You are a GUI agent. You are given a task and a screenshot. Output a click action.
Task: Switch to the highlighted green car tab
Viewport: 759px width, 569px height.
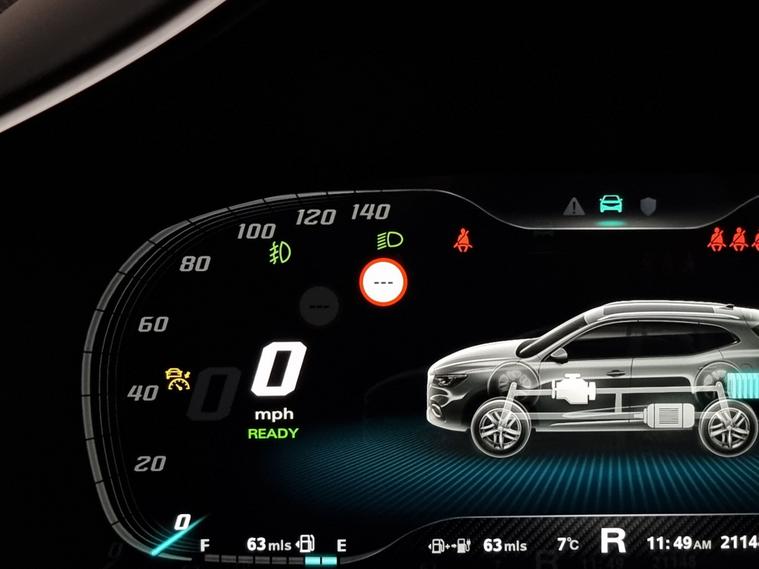click(x=610, y=205)
